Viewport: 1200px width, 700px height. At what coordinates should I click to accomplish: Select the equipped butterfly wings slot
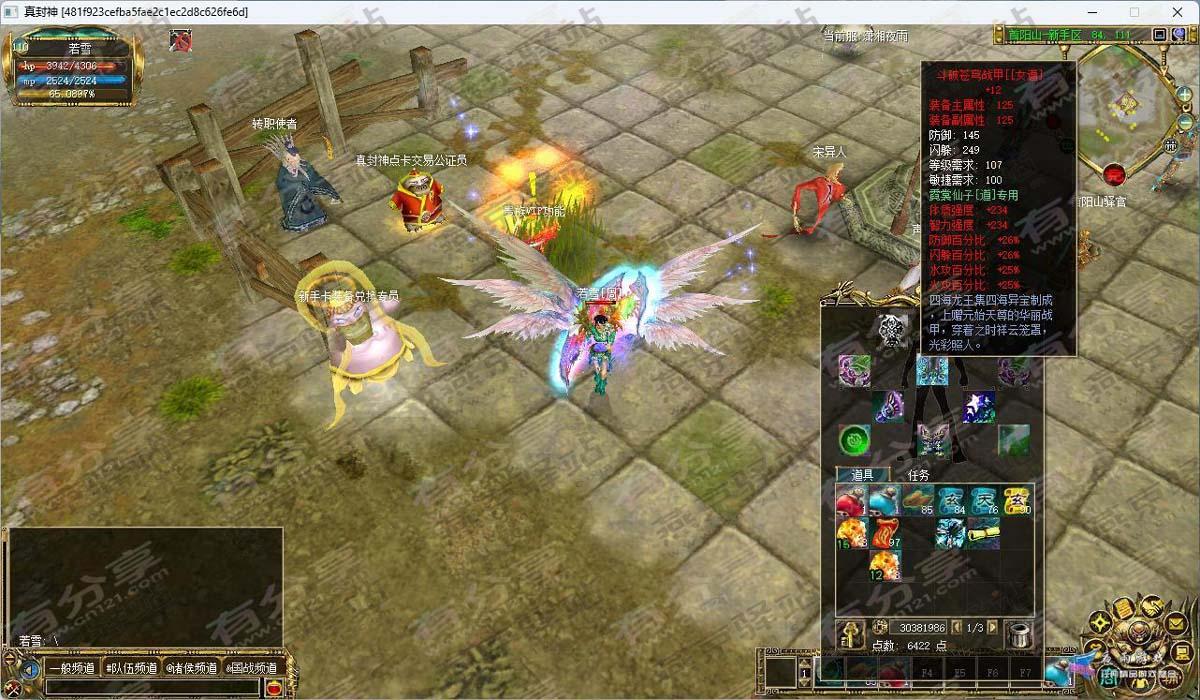pos(934,438)
